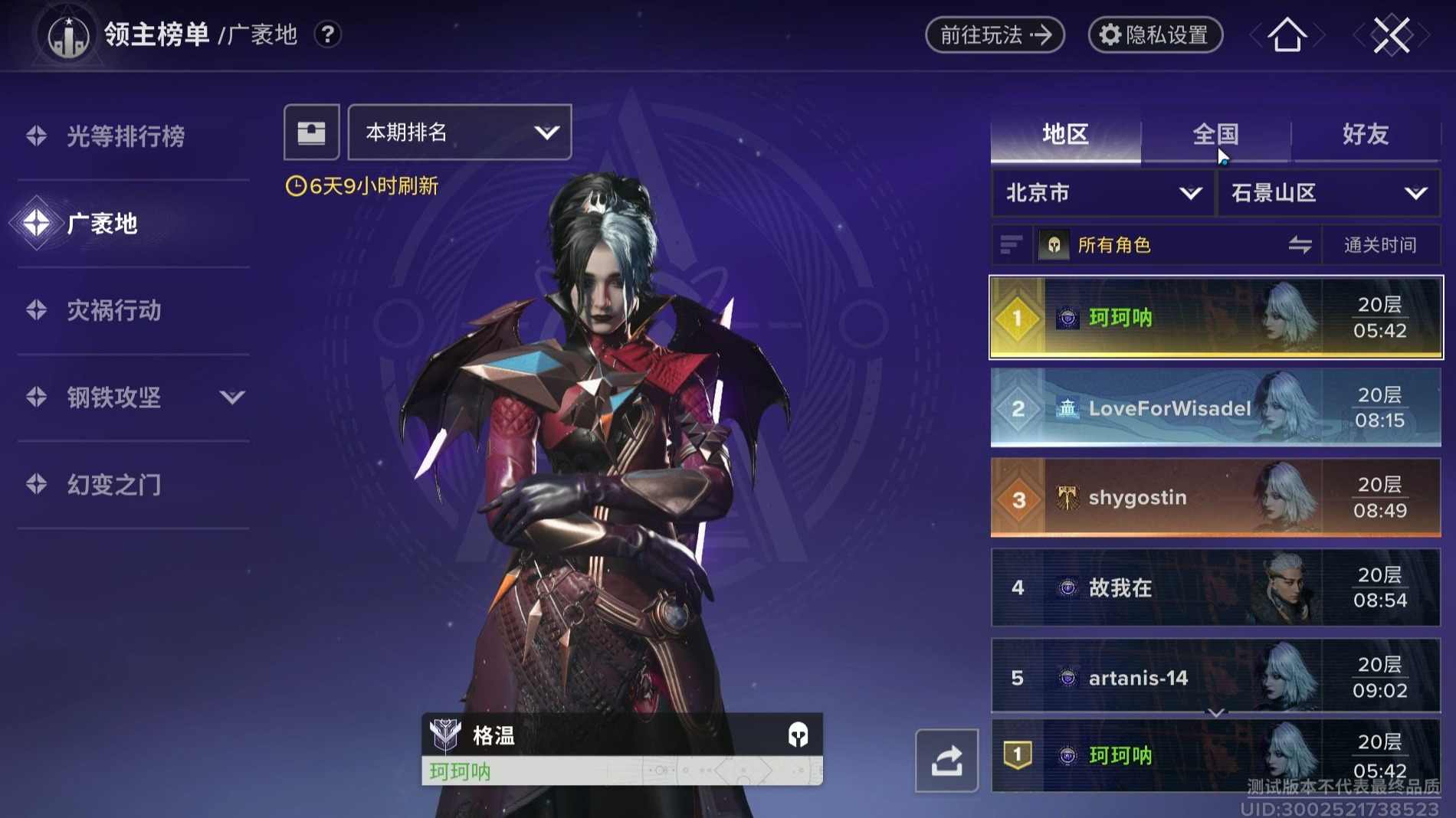
Task: Click the sort-order swap arrows beside 通关时间
Action: click(1300, 245)
